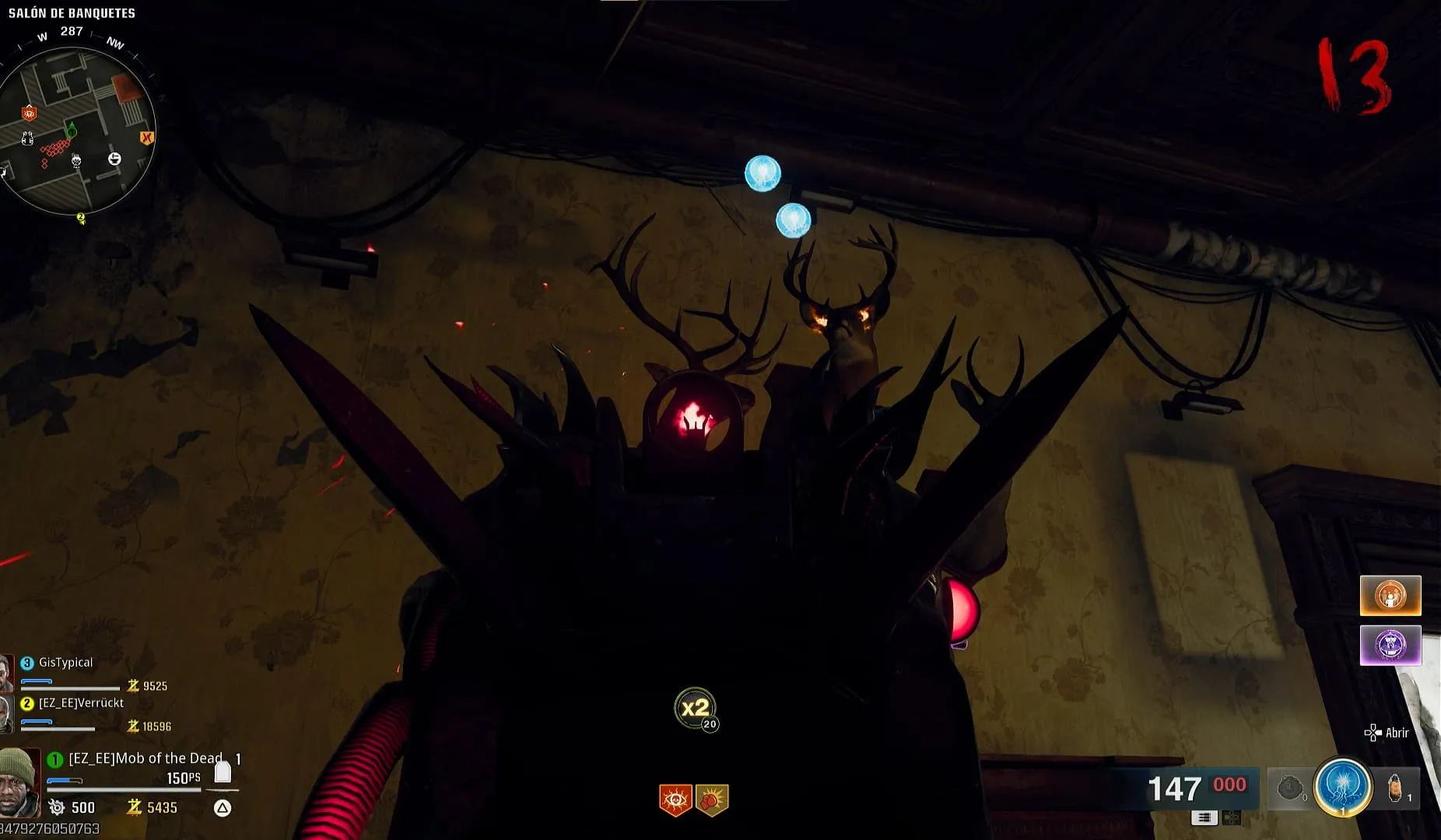Select the grey lethal grenade slot
This screenshot has height=840, width=1441.
click(x=1290, y=789)
